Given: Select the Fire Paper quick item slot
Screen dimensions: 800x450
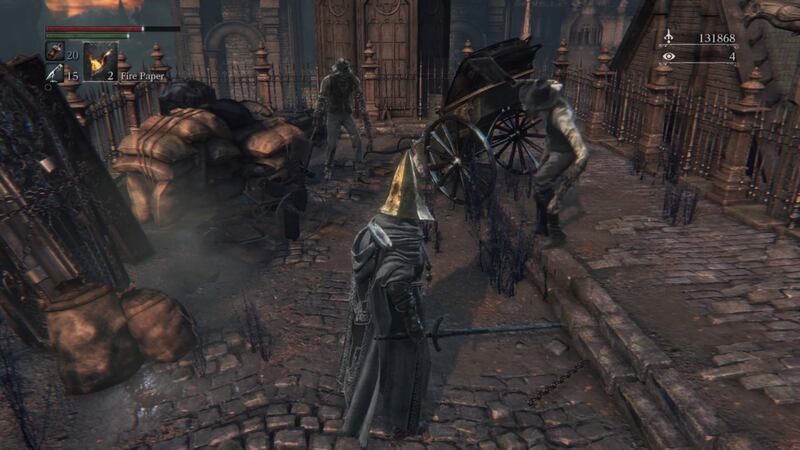Looking at the screenshot, I should click(101, 61).
